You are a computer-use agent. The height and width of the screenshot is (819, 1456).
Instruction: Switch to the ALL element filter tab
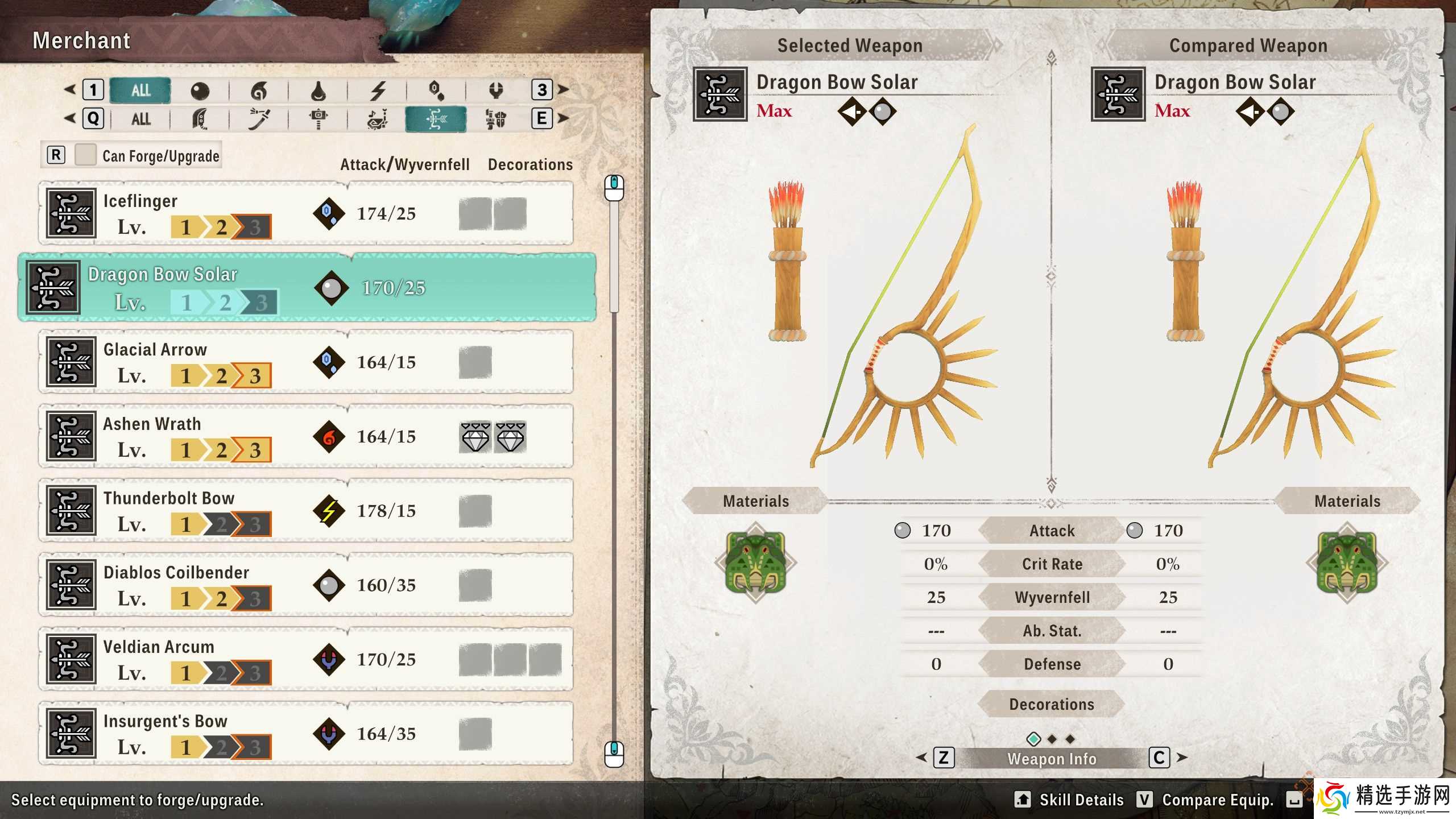(x=140, y=90)
